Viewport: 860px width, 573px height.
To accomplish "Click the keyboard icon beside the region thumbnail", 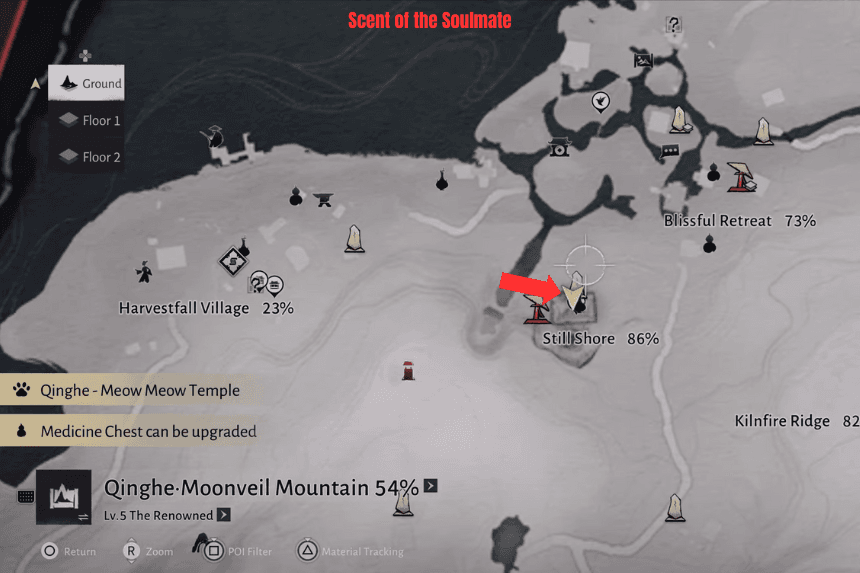I will point(24,497).
